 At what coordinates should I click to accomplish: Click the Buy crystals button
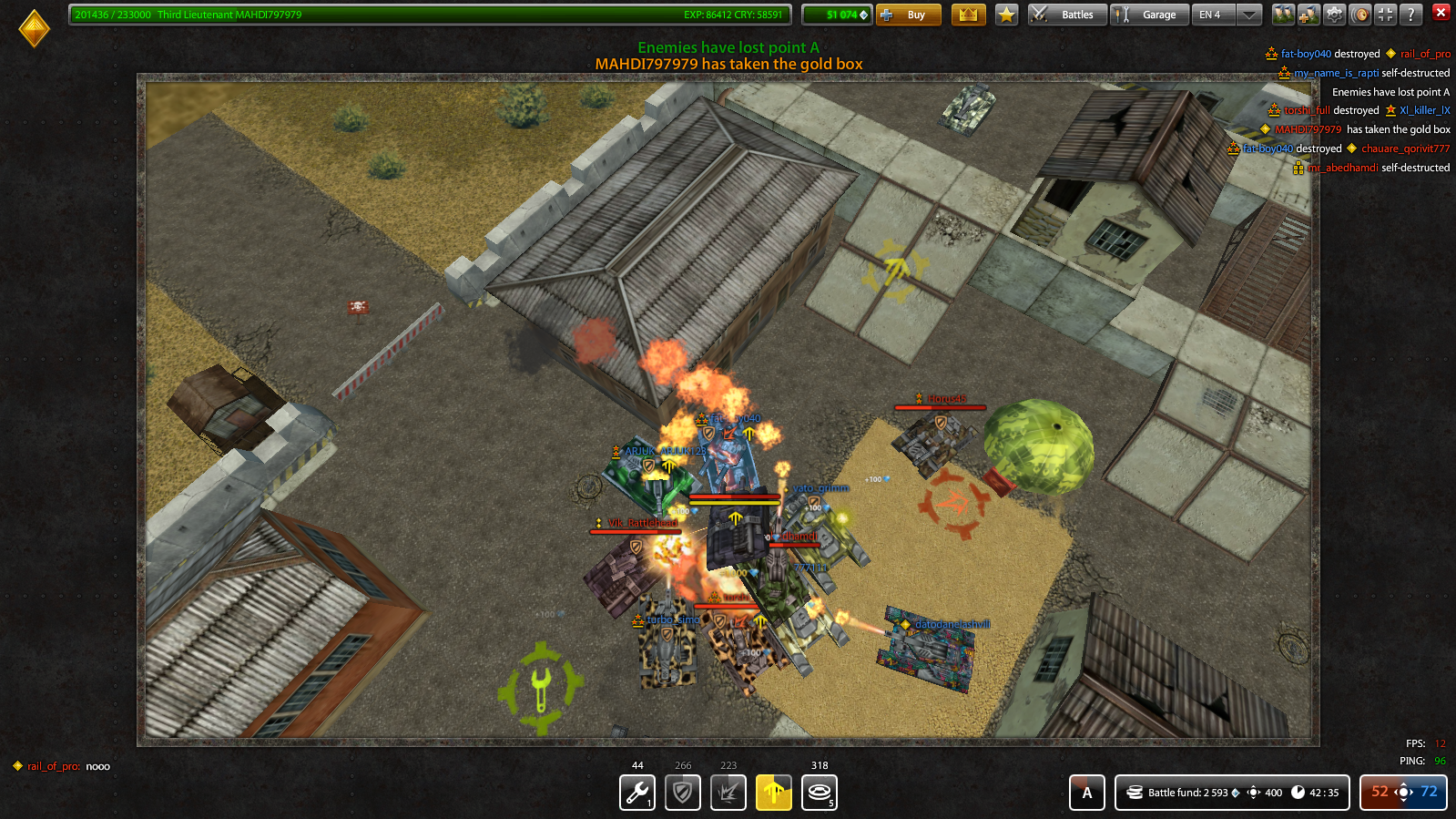(x=909, y=15)
